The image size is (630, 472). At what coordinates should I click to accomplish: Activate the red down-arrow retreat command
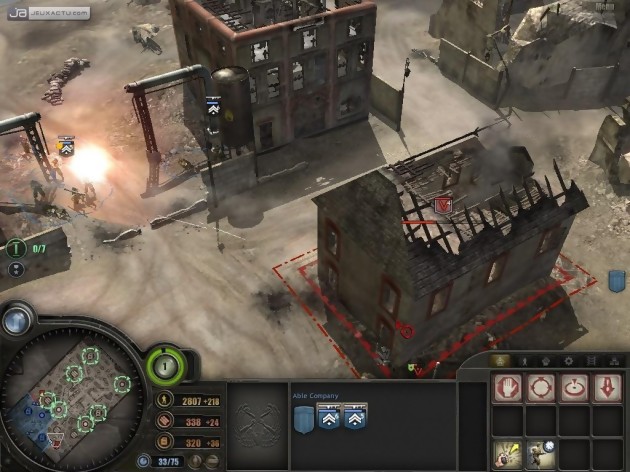[607, 387]
